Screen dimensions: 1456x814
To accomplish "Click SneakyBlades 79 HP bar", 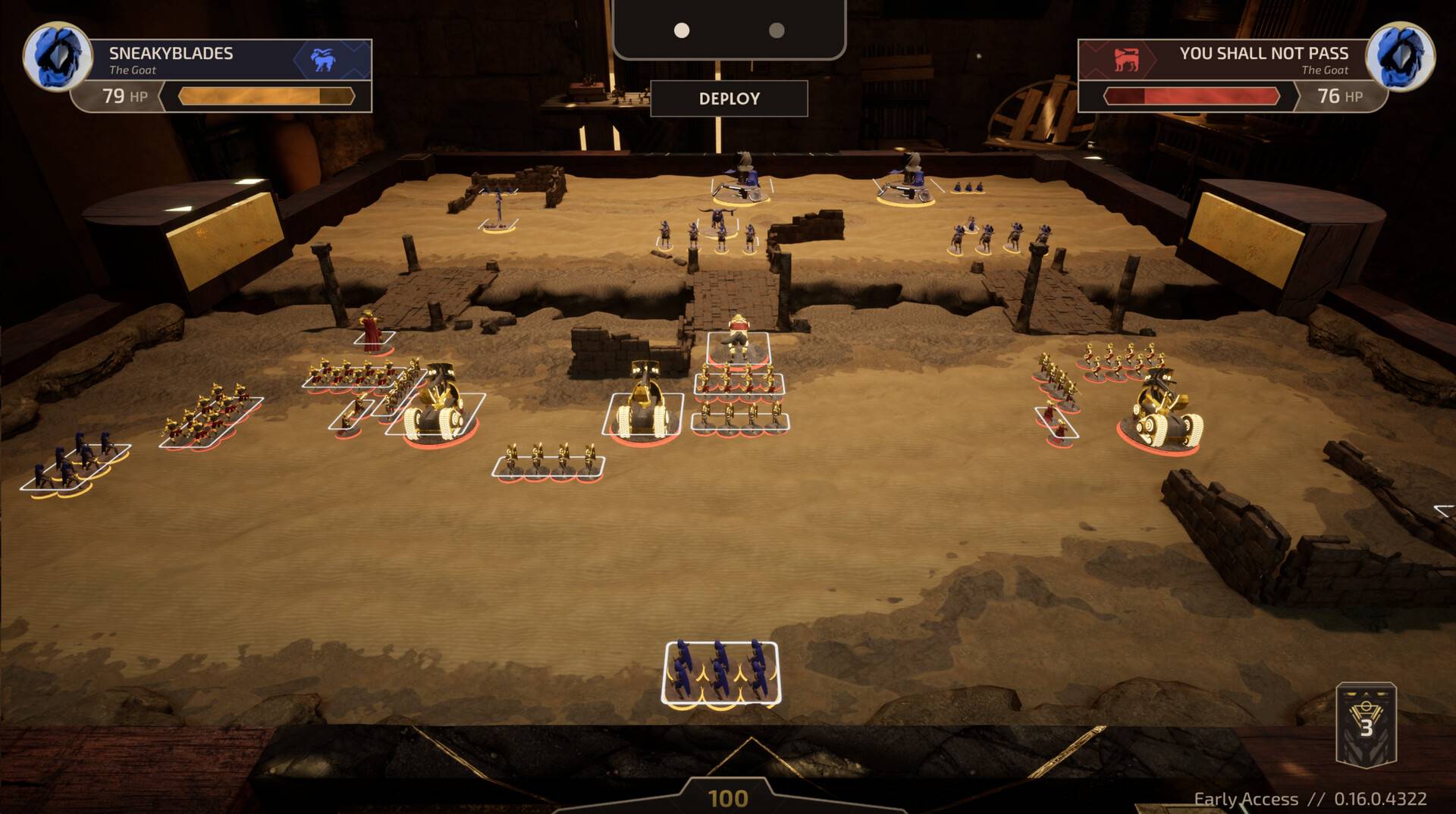I will 265,96.
